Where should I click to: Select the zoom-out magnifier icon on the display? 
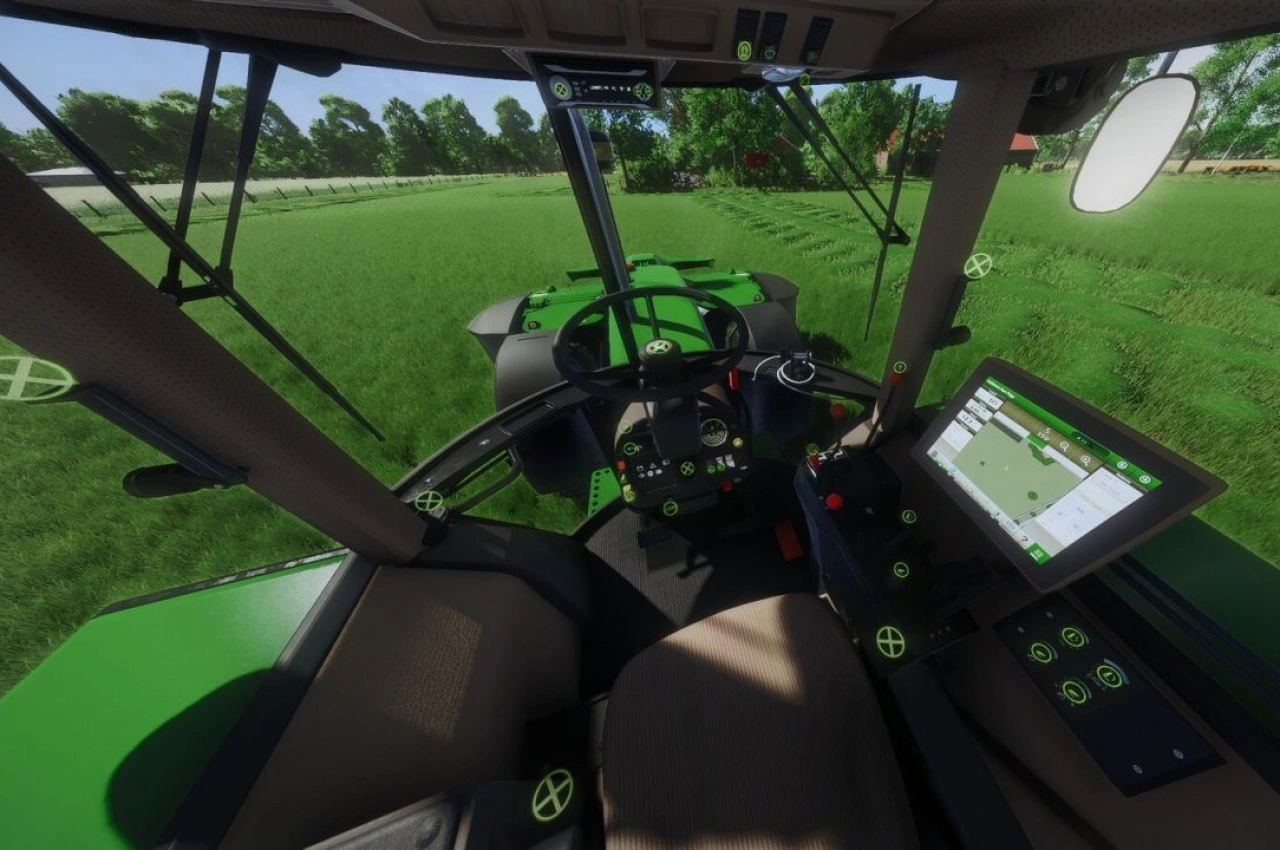[x=1086, y=460]
